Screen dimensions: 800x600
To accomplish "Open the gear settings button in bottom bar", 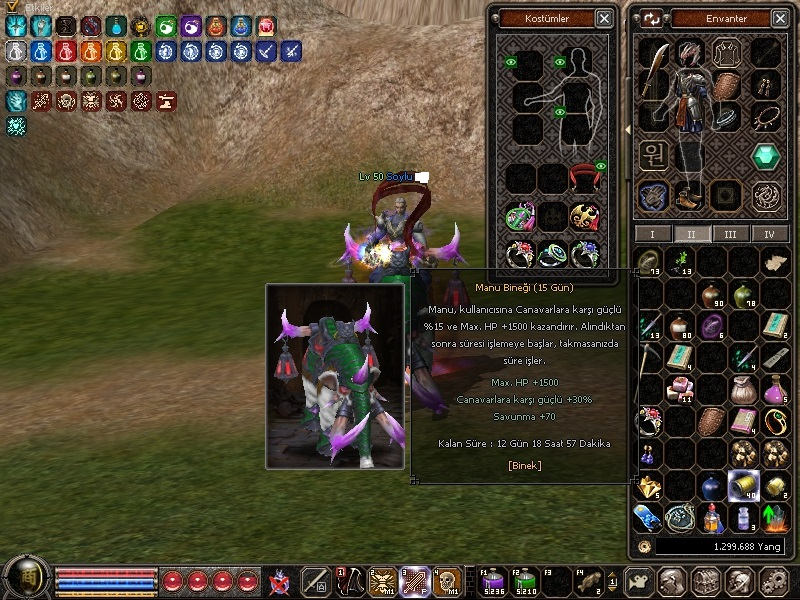I will [773, 581].
